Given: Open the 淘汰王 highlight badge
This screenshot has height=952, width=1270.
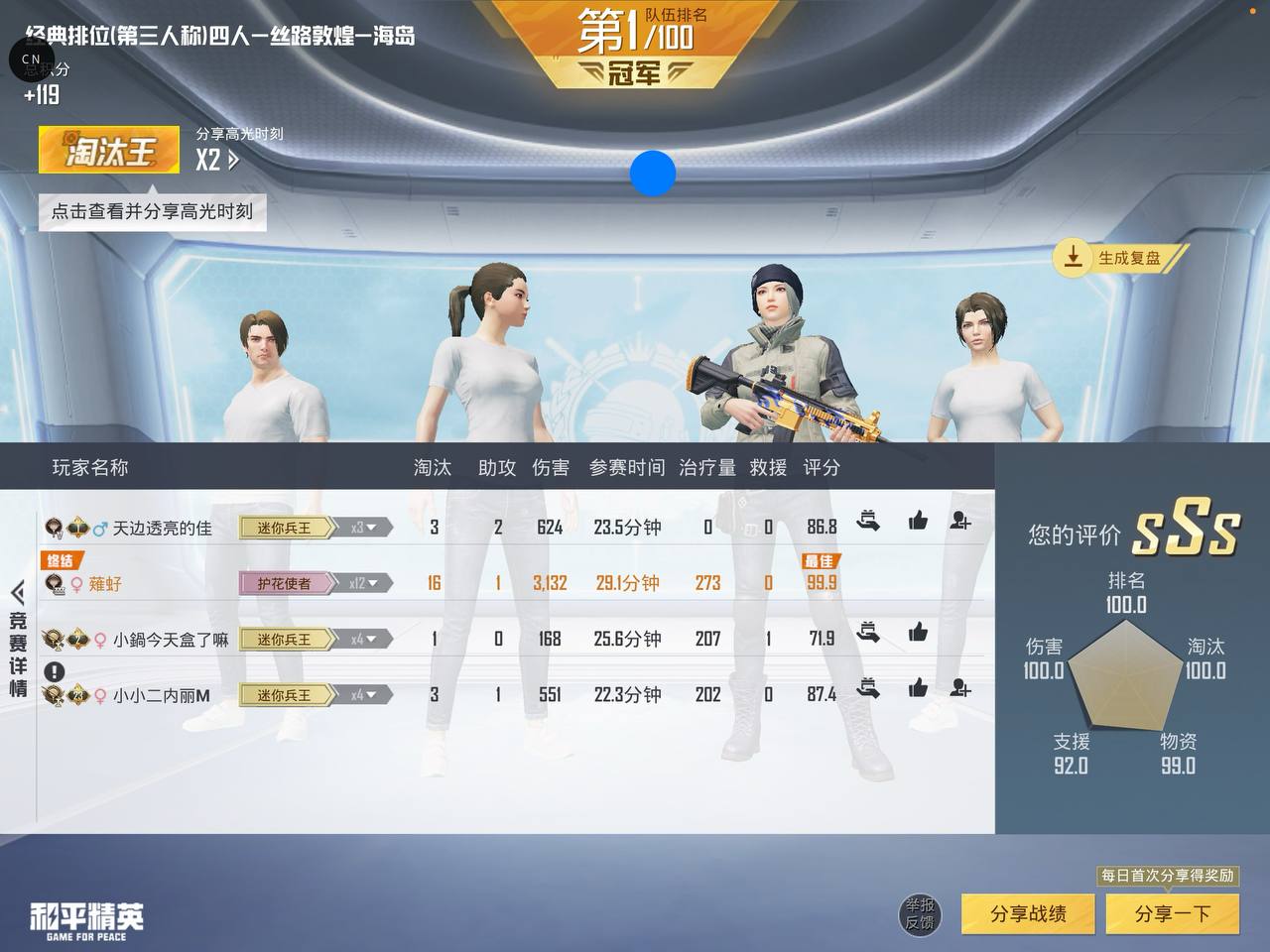Looking at the screenshot, I should pos(109,151).
